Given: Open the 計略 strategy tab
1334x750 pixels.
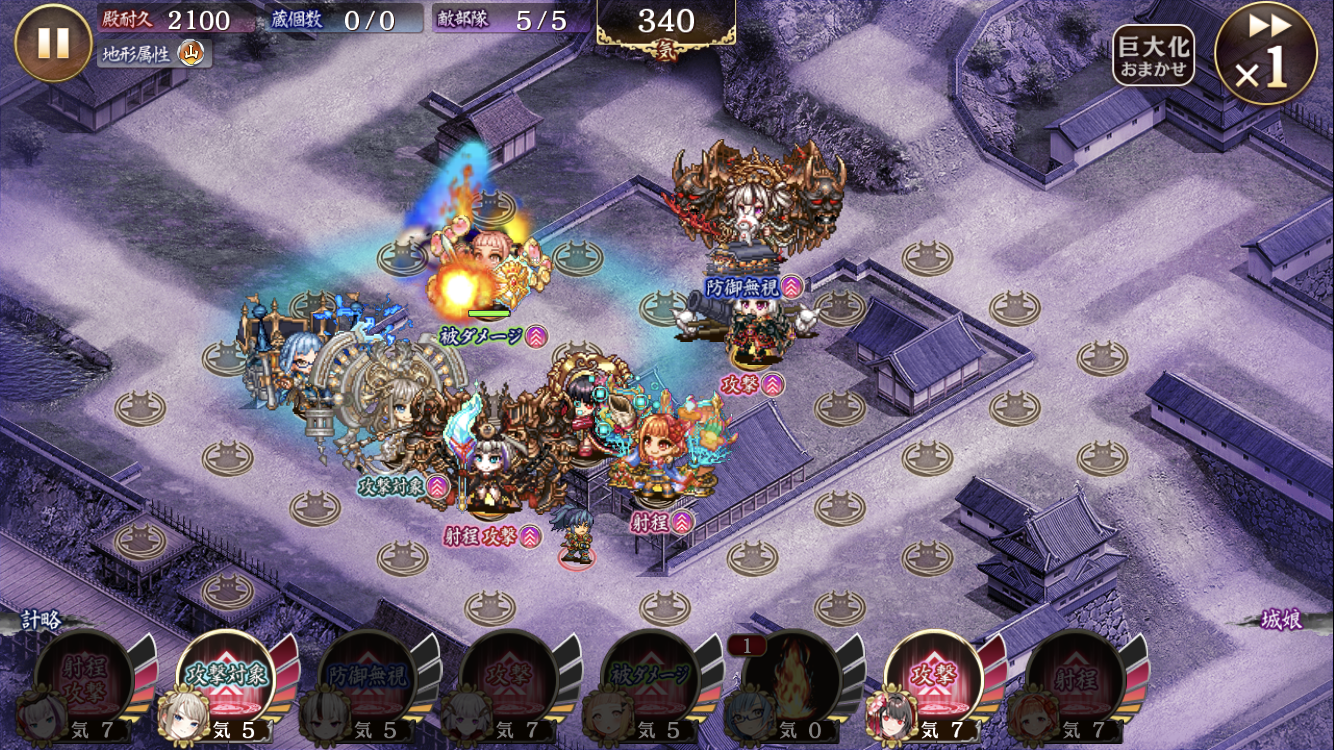Looking at the screenshot, I should coord(43,620).
